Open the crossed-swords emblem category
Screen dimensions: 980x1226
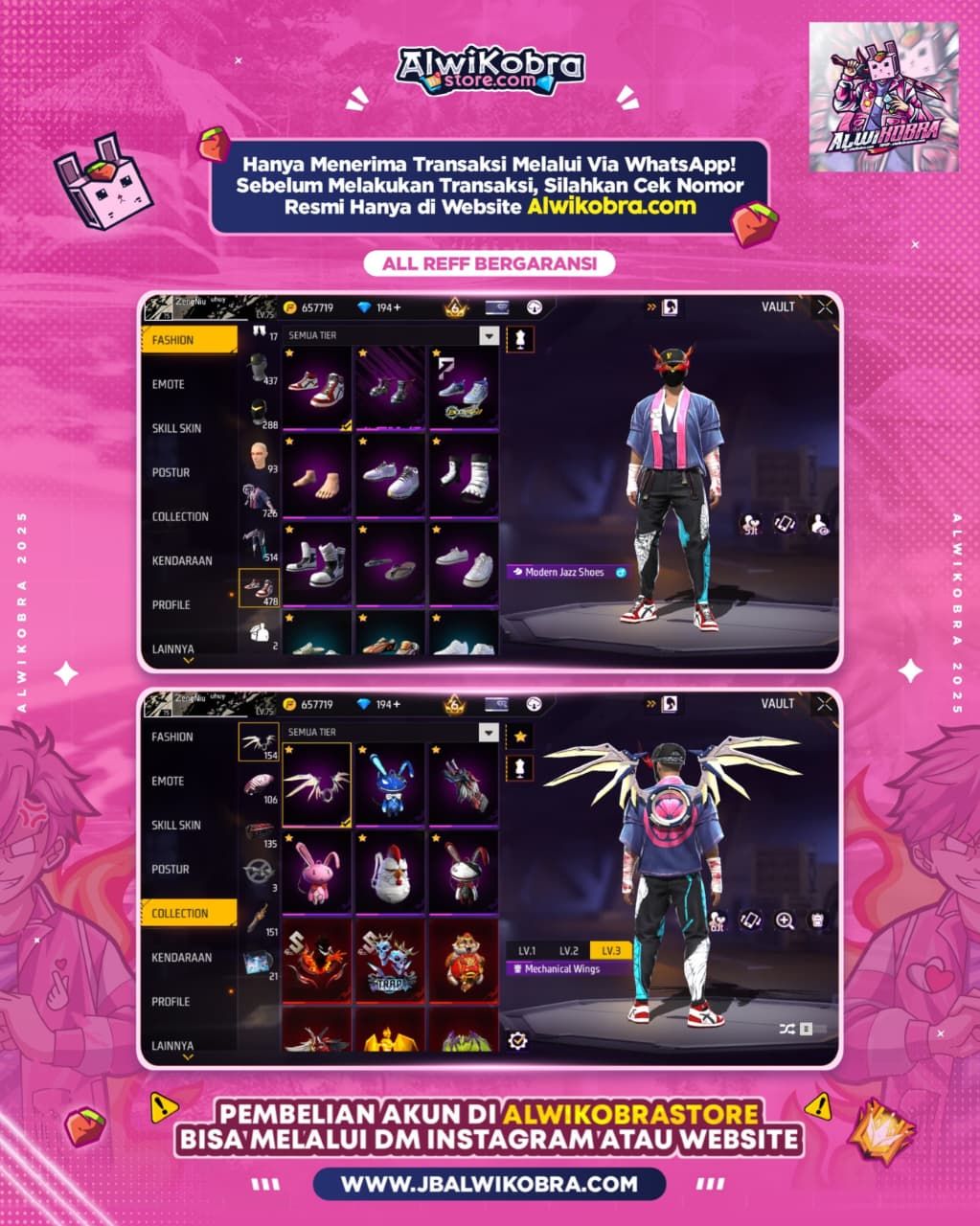tap(258, 872)
